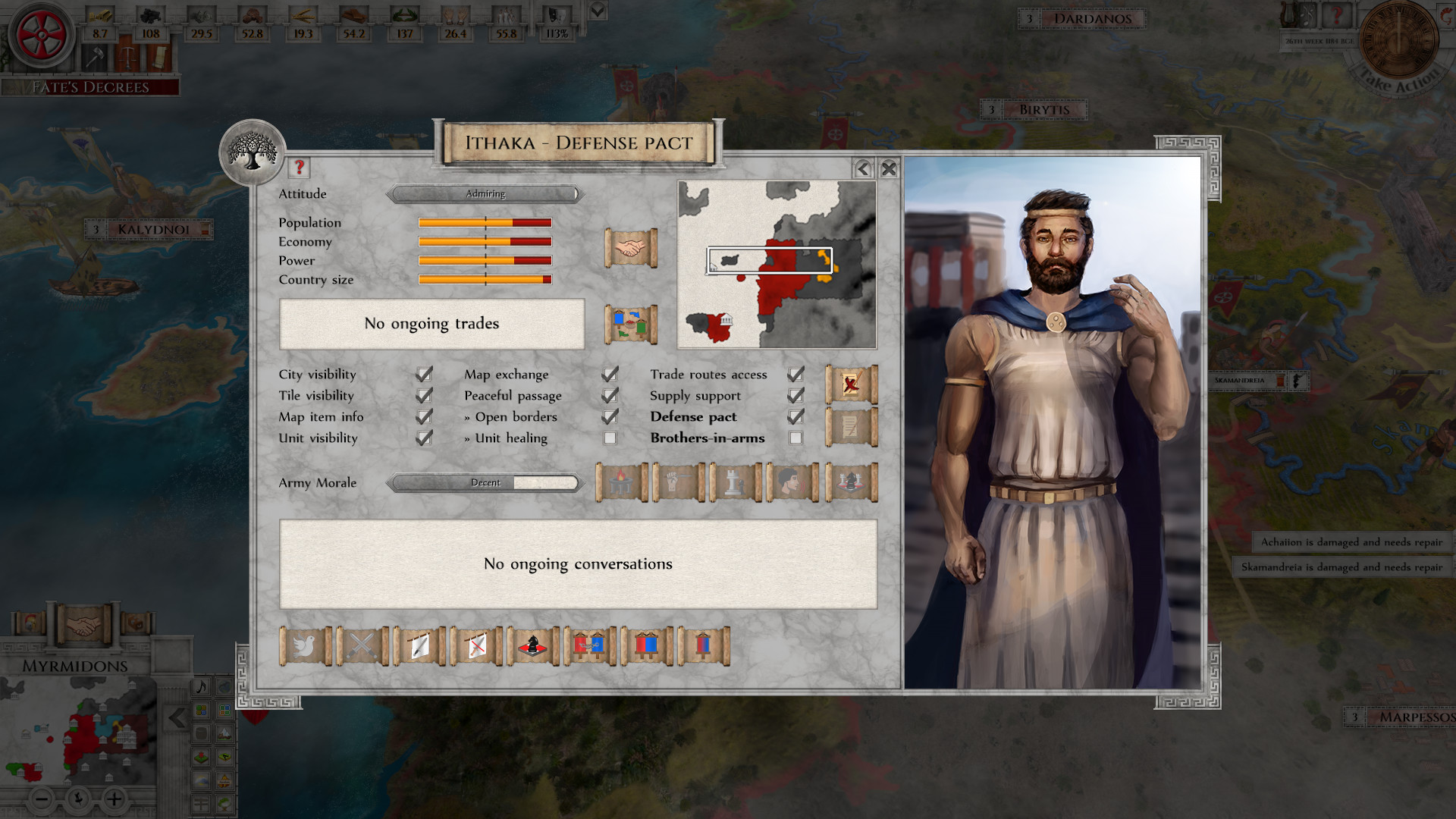1456x819 pixels.
Task: Select the black knight threaten scroll
Action: click(x=533, y=646)
